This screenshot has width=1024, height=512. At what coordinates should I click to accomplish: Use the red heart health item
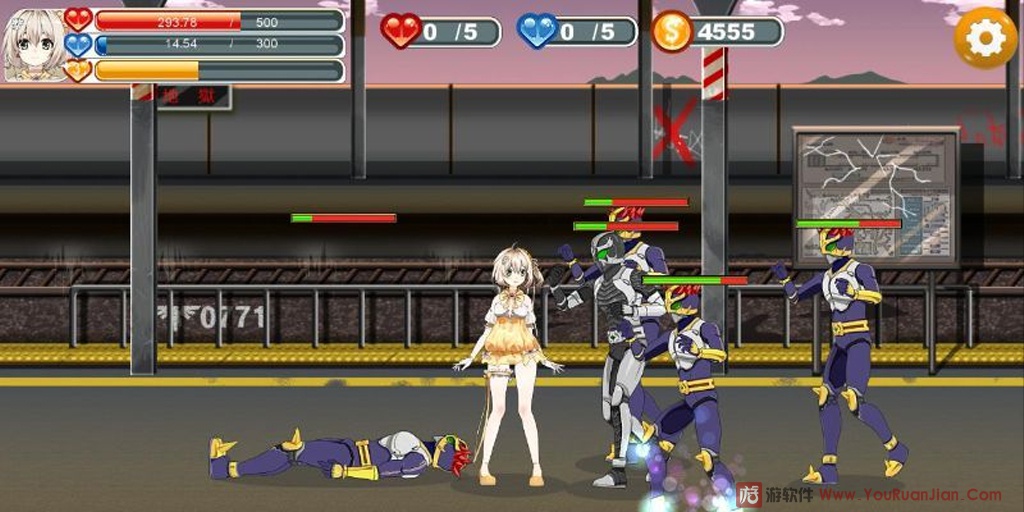(401, 31)
